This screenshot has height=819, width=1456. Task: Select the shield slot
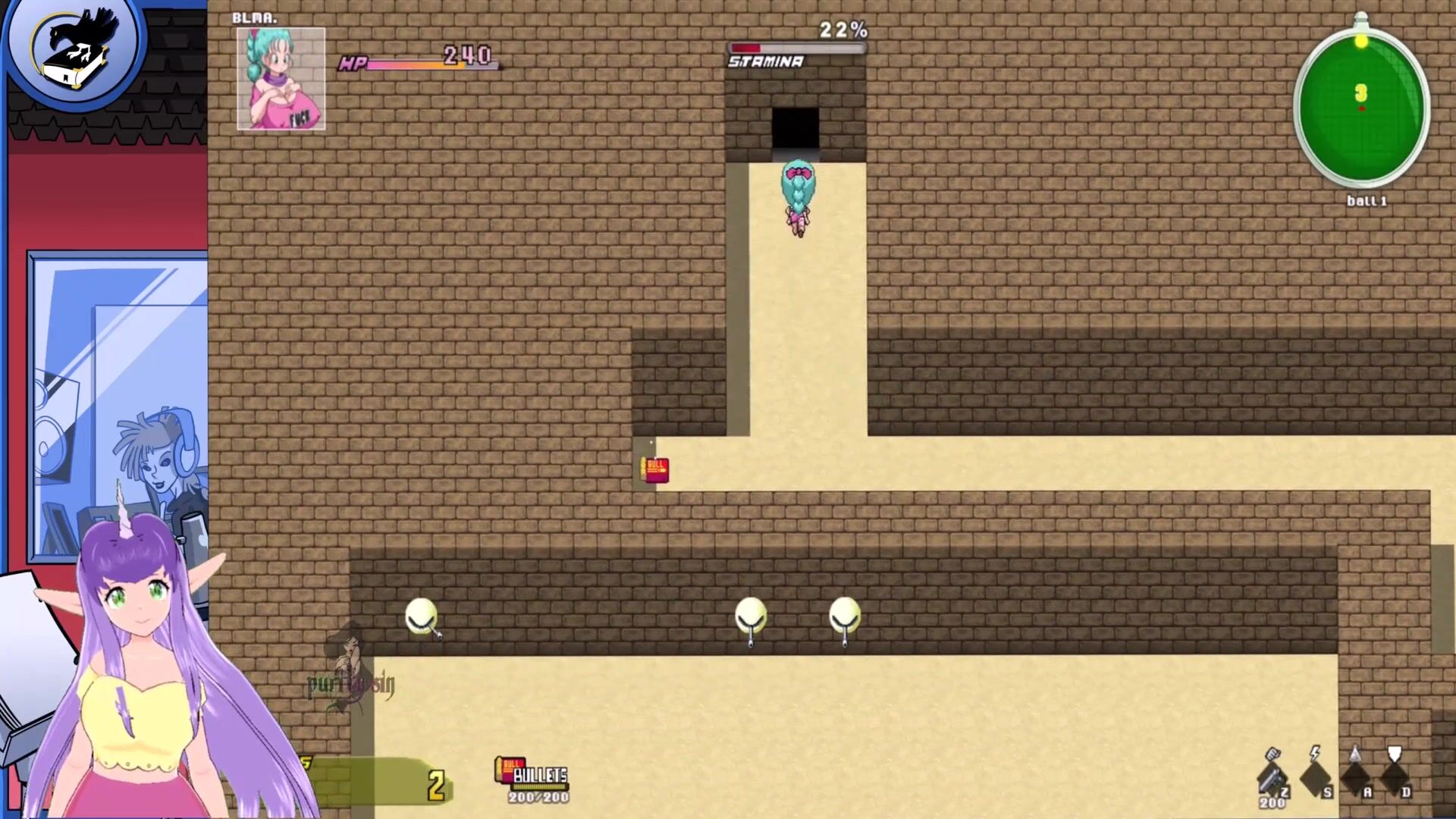pyautogui.click(x=1394, y=773)
